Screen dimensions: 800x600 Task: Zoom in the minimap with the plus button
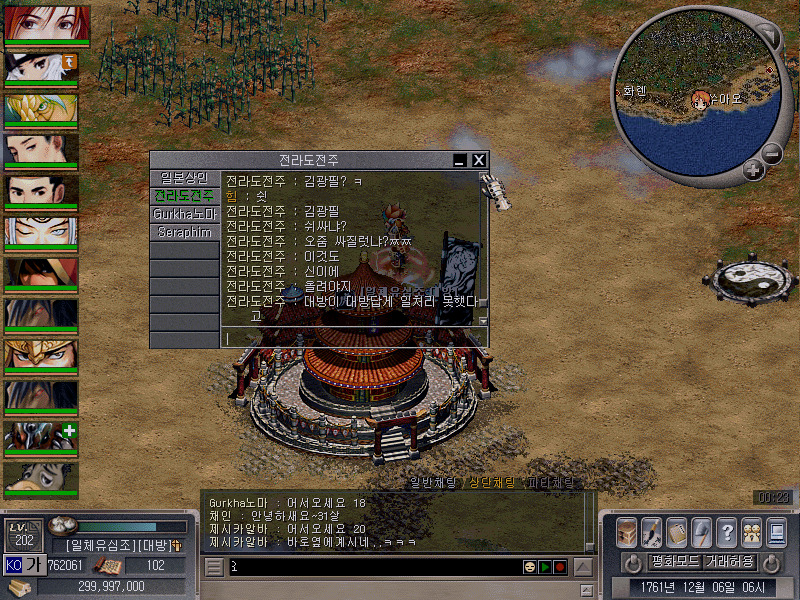pyautogui.click(x=753, y=170)
